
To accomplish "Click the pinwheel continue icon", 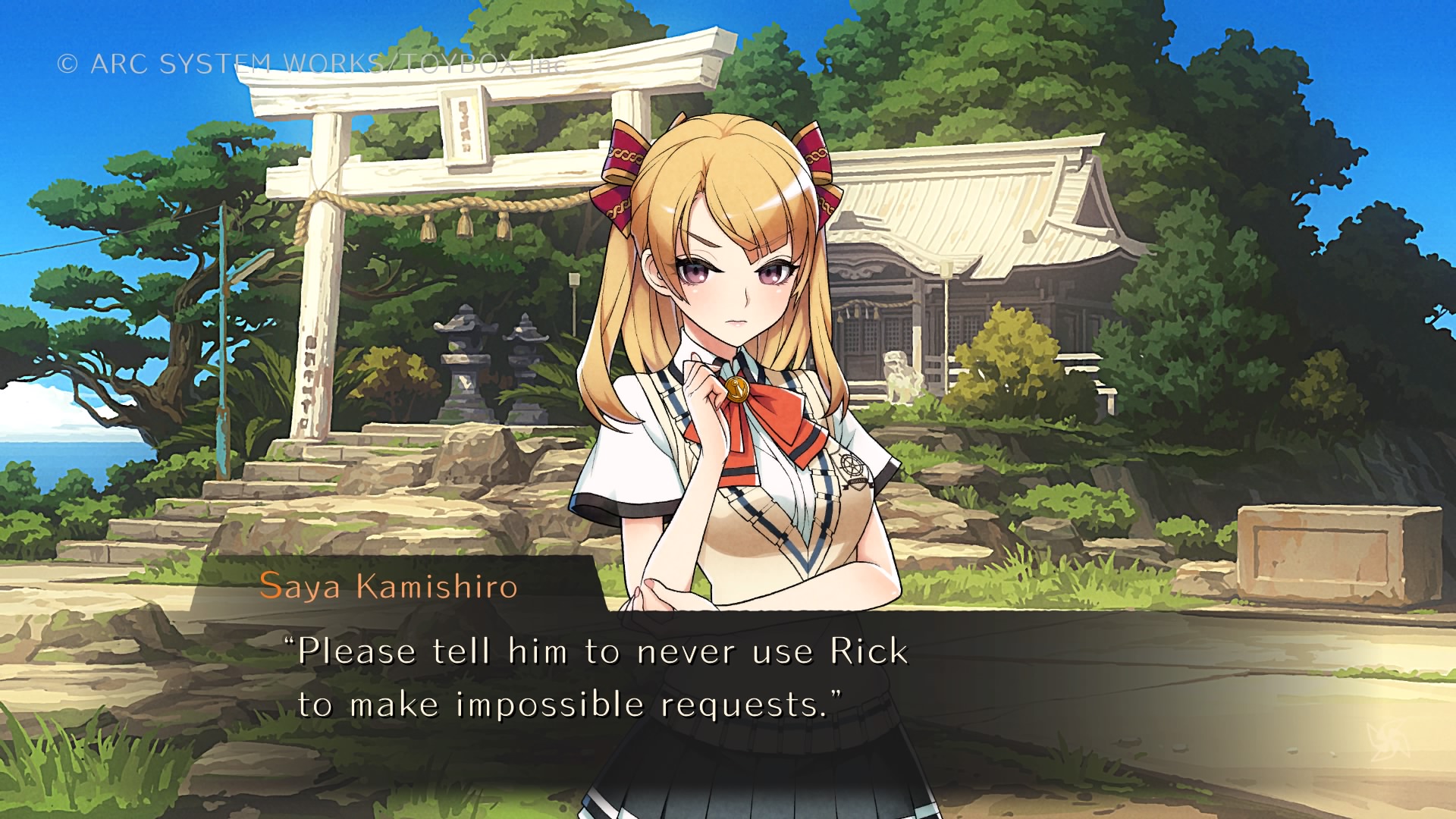I will coord(1387,741).
